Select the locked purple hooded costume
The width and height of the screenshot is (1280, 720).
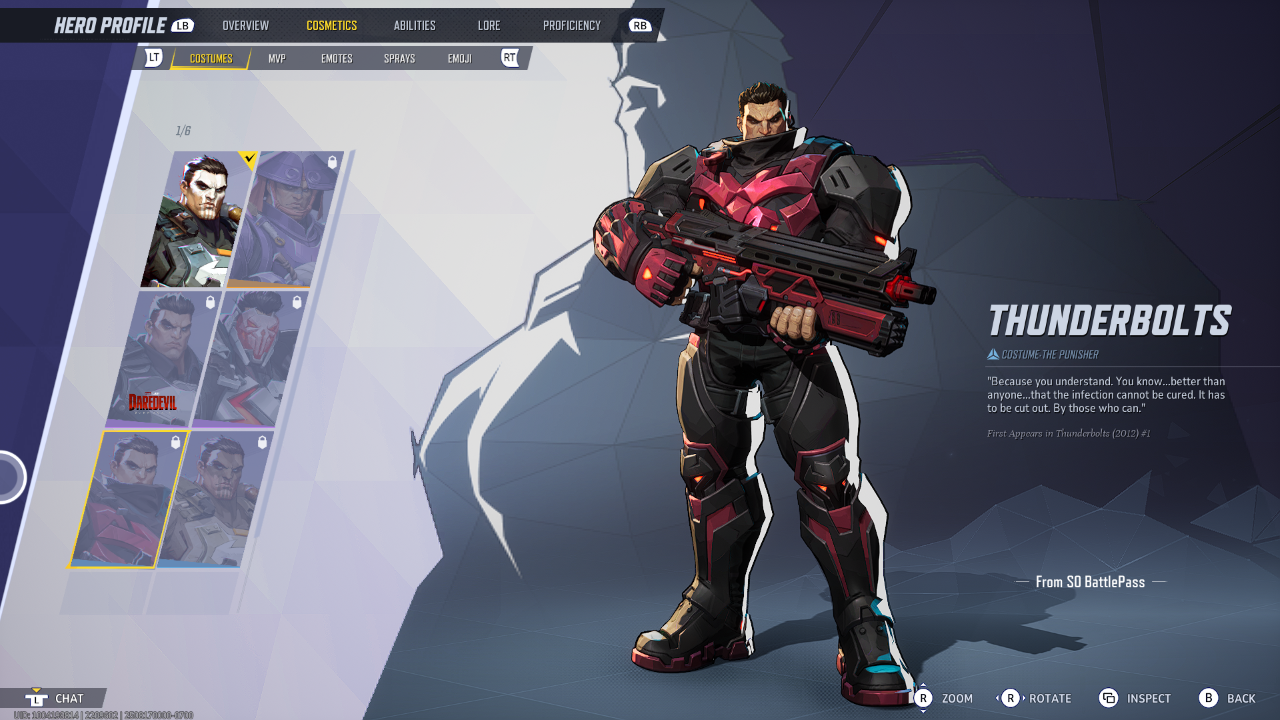click(x=286, y=220)
